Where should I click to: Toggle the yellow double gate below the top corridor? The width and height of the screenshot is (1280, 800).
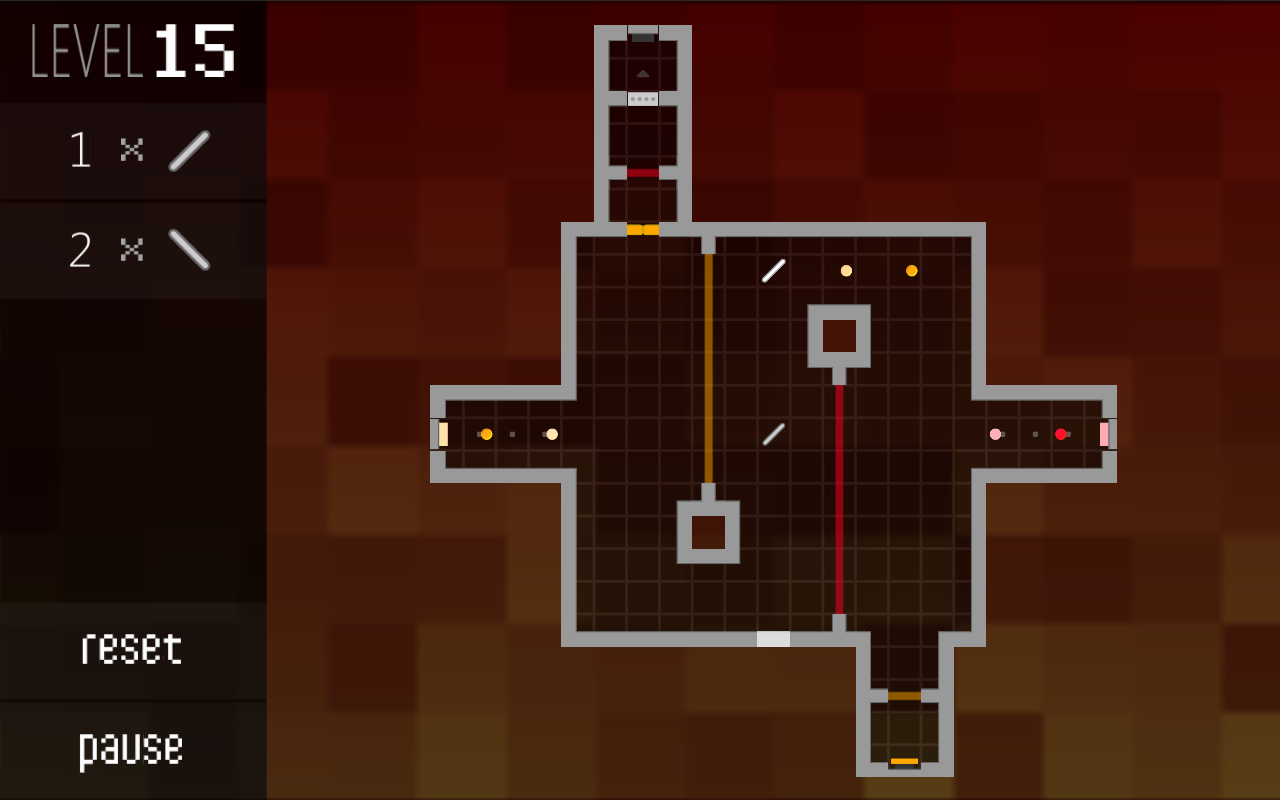tap(643, 229)
